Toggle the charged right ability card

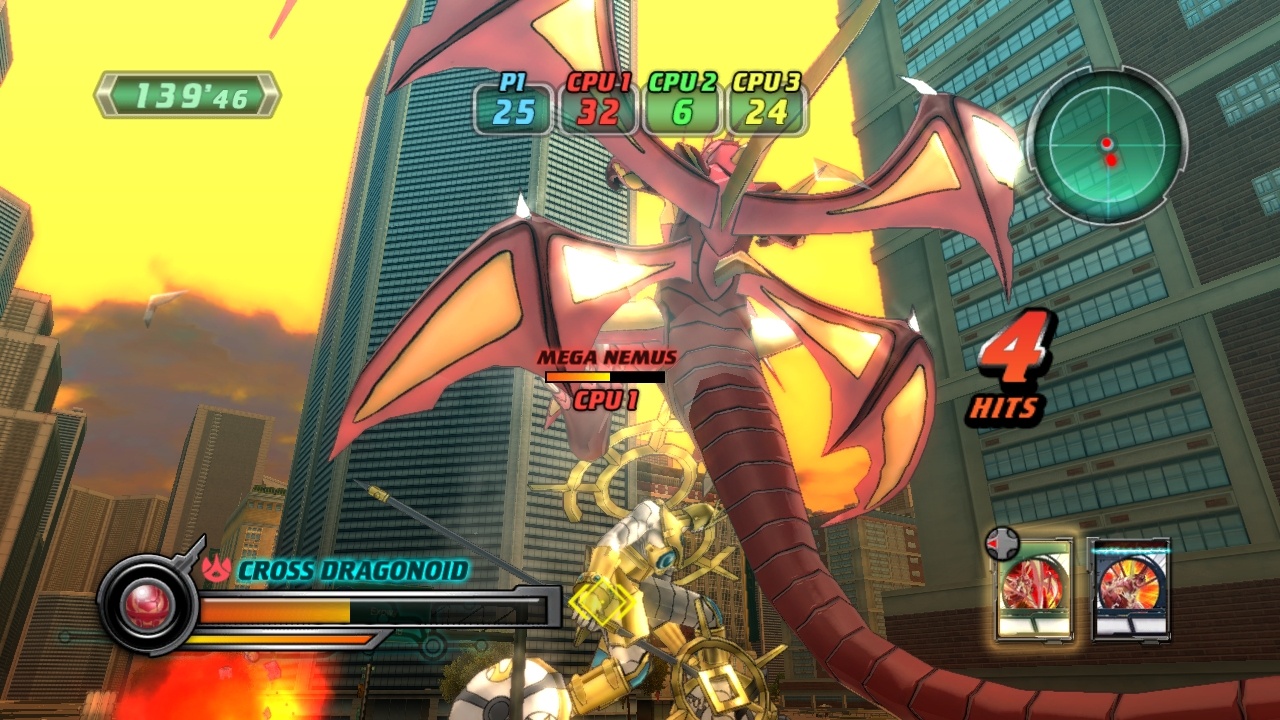pos(1132,590)
